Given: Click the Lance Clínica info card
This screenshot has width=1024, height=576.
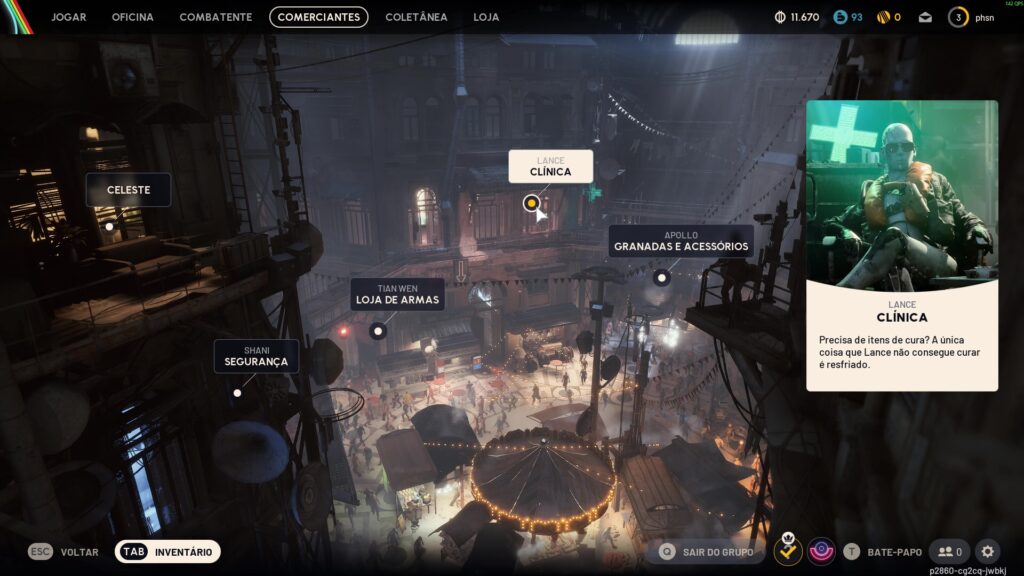Looking at the screenshot, I should click(x=902, y=245).
